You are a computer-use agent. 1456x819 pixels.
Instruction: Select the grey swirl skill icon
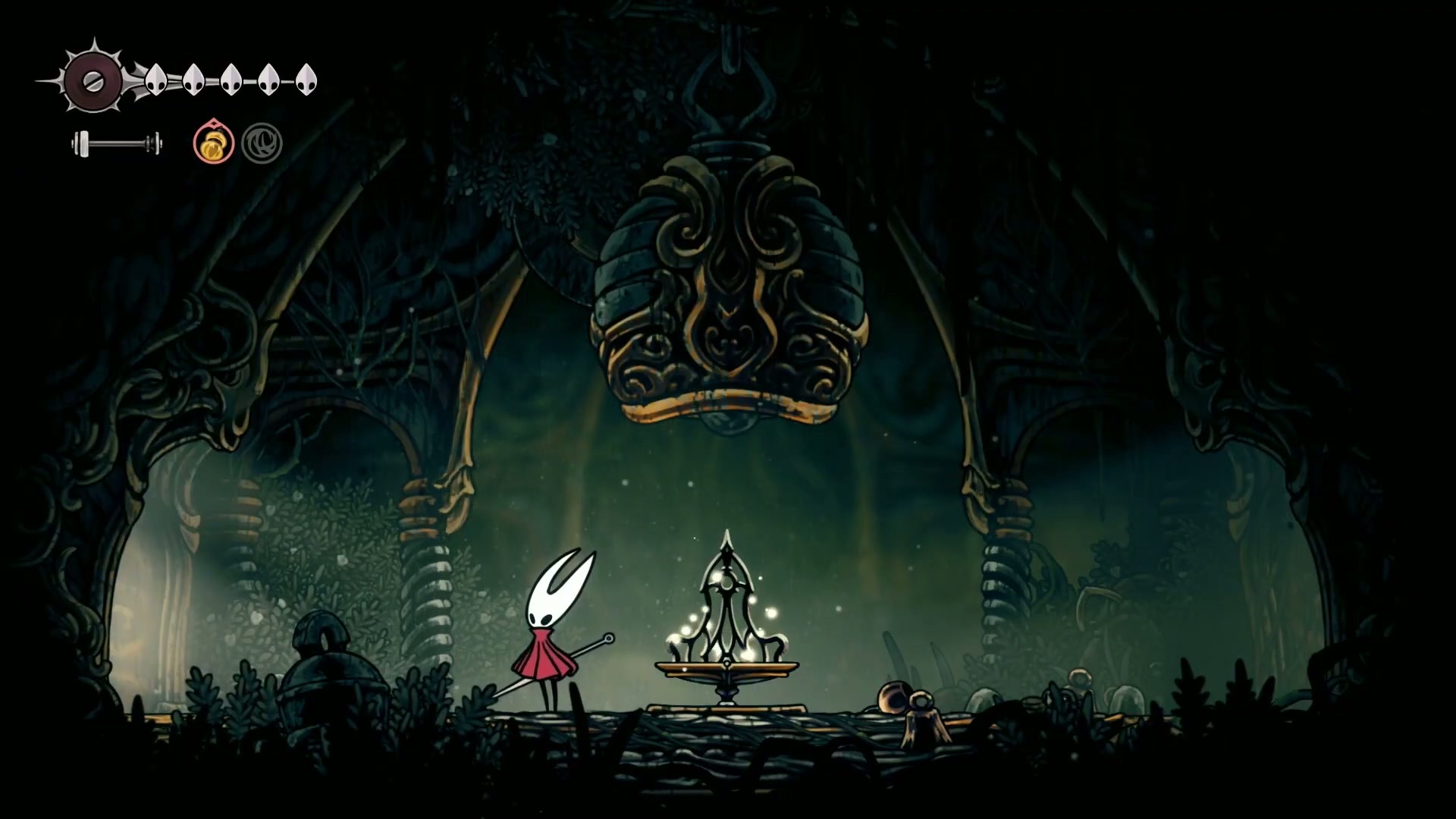click(x=262, y=143)
